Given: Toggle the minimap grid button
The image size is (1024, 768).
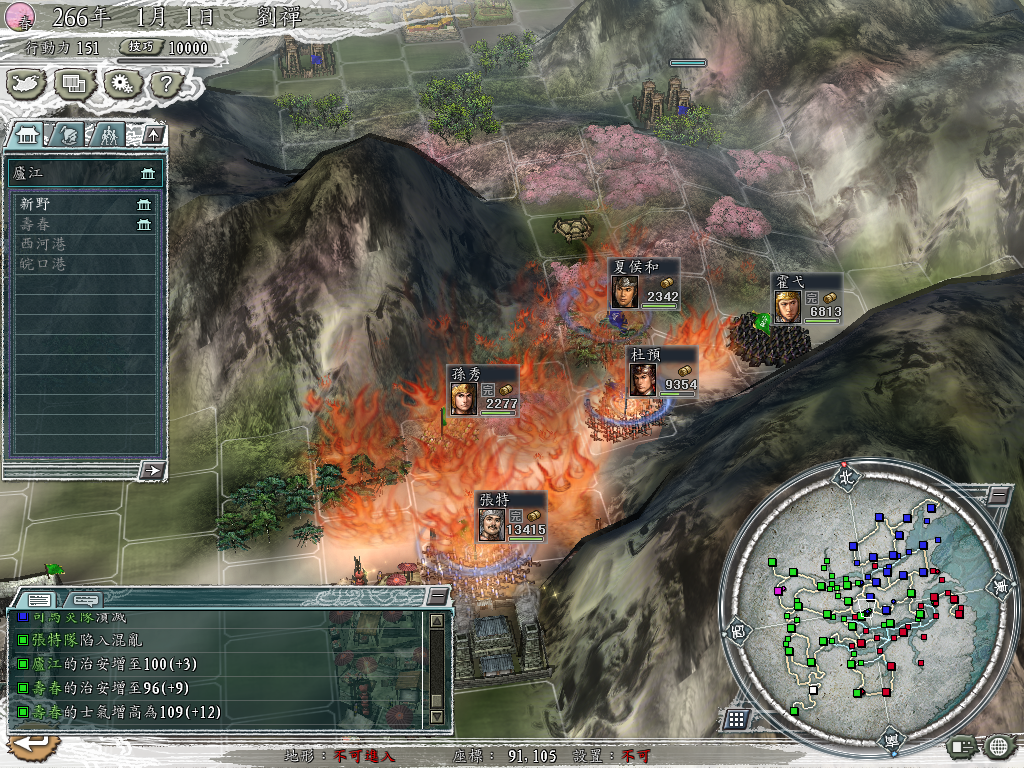Looking at the screenshot, I should tap(735, 719).
